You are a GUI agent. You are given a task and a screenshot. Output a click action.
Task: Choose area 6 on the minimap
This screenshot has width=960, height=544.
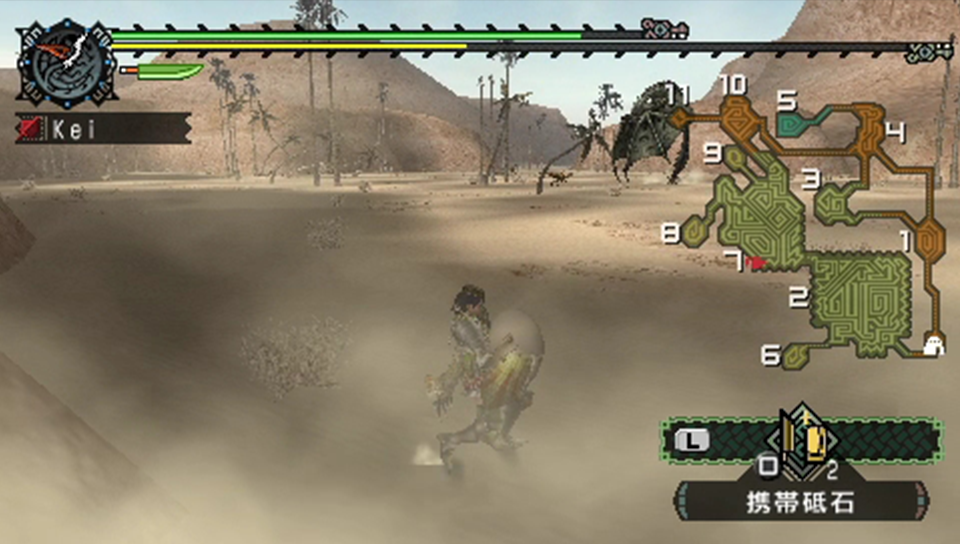pyautogui.click(x=798, y=353)
